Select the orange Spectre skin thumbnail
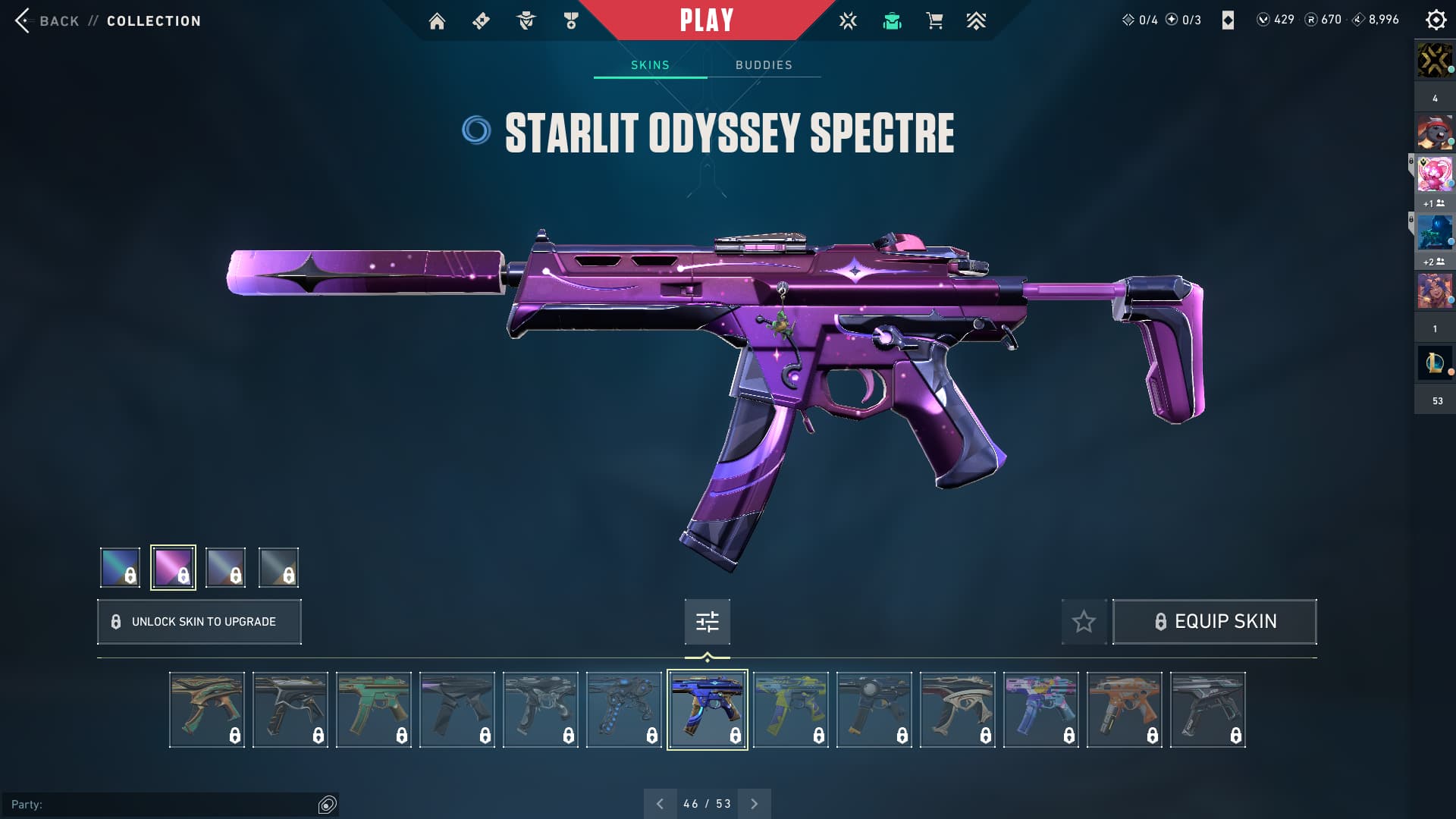1456x819 pixels. 1124,710
